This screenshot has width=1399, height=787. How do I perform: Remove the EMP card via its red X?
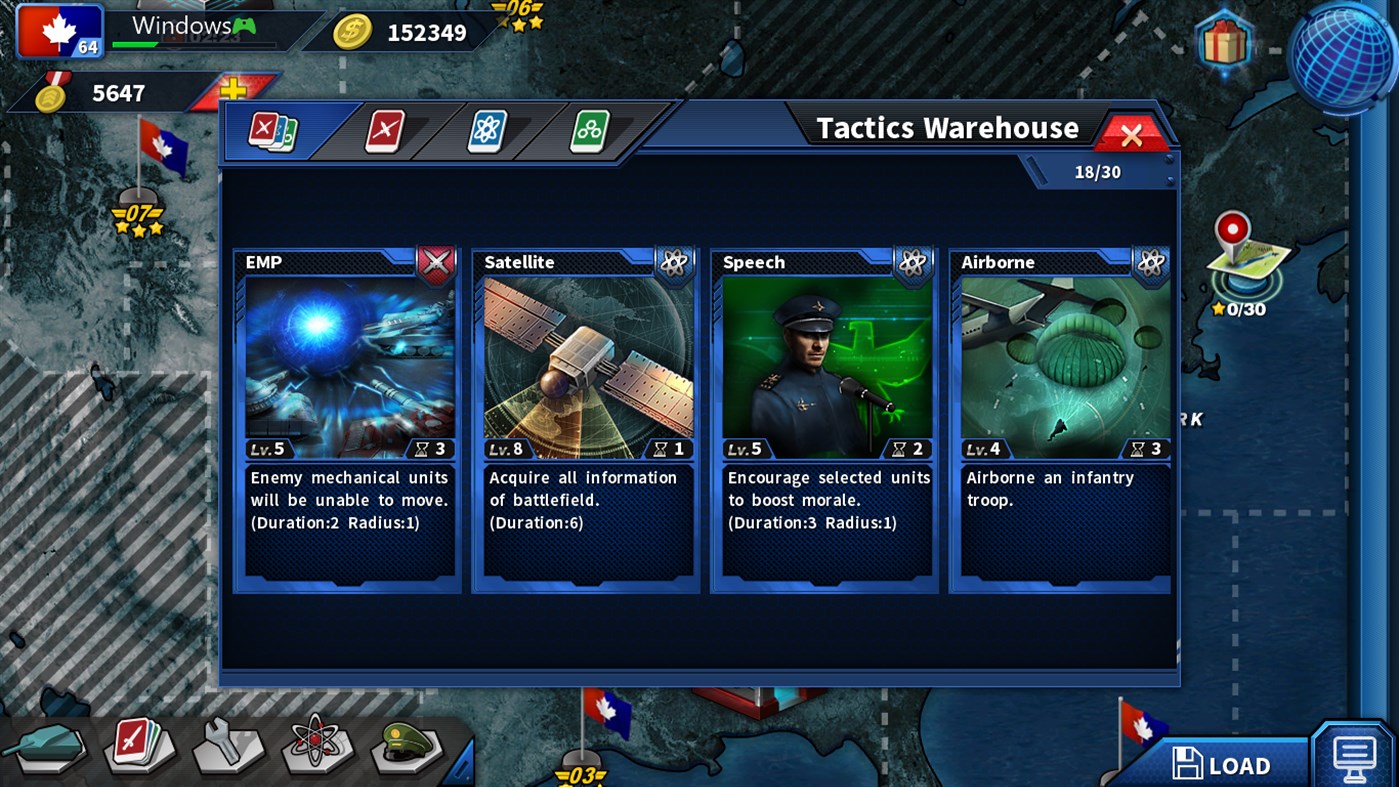434,262
